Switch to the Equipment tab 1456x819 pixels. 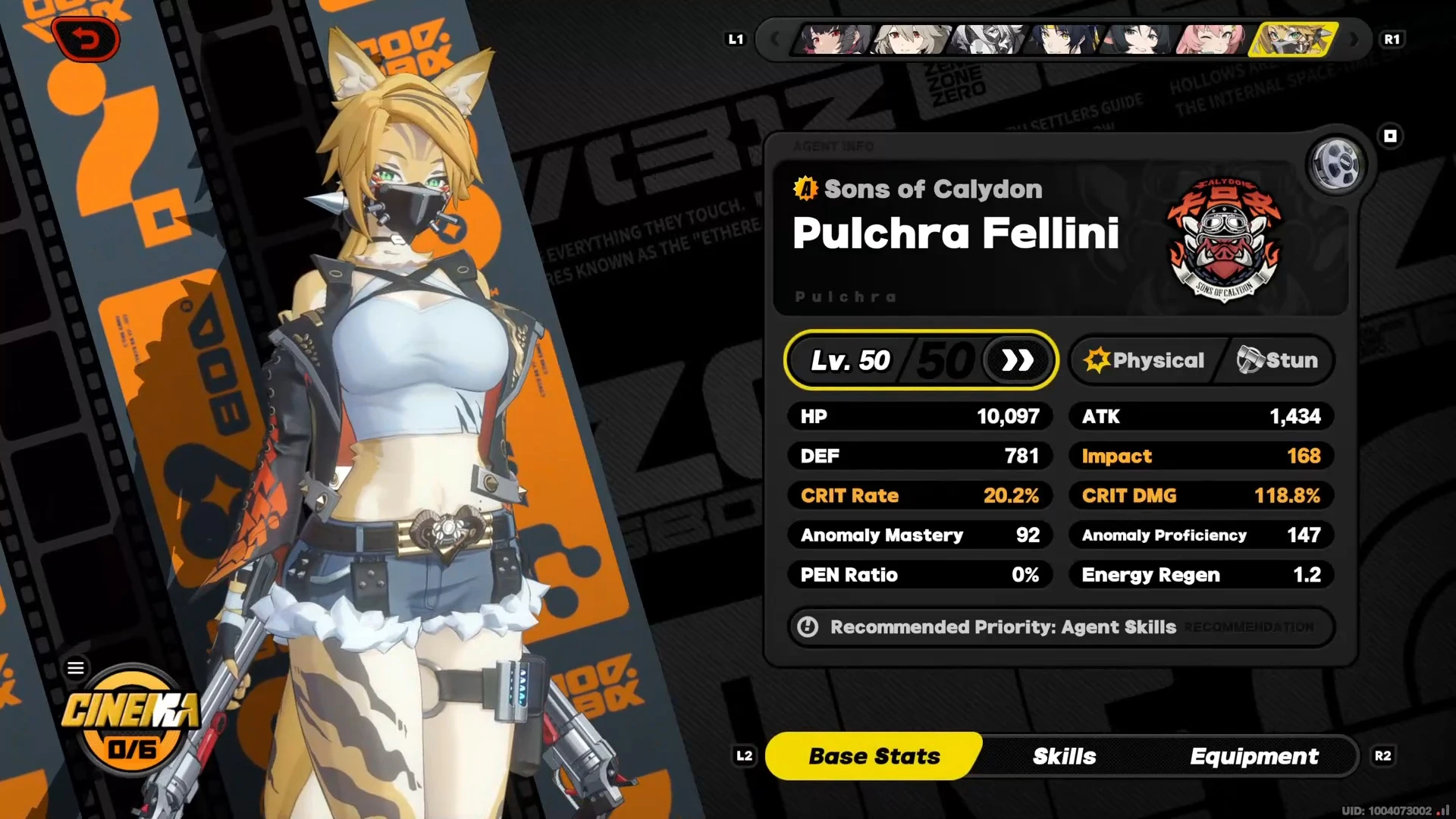[x=1254, y=756]
